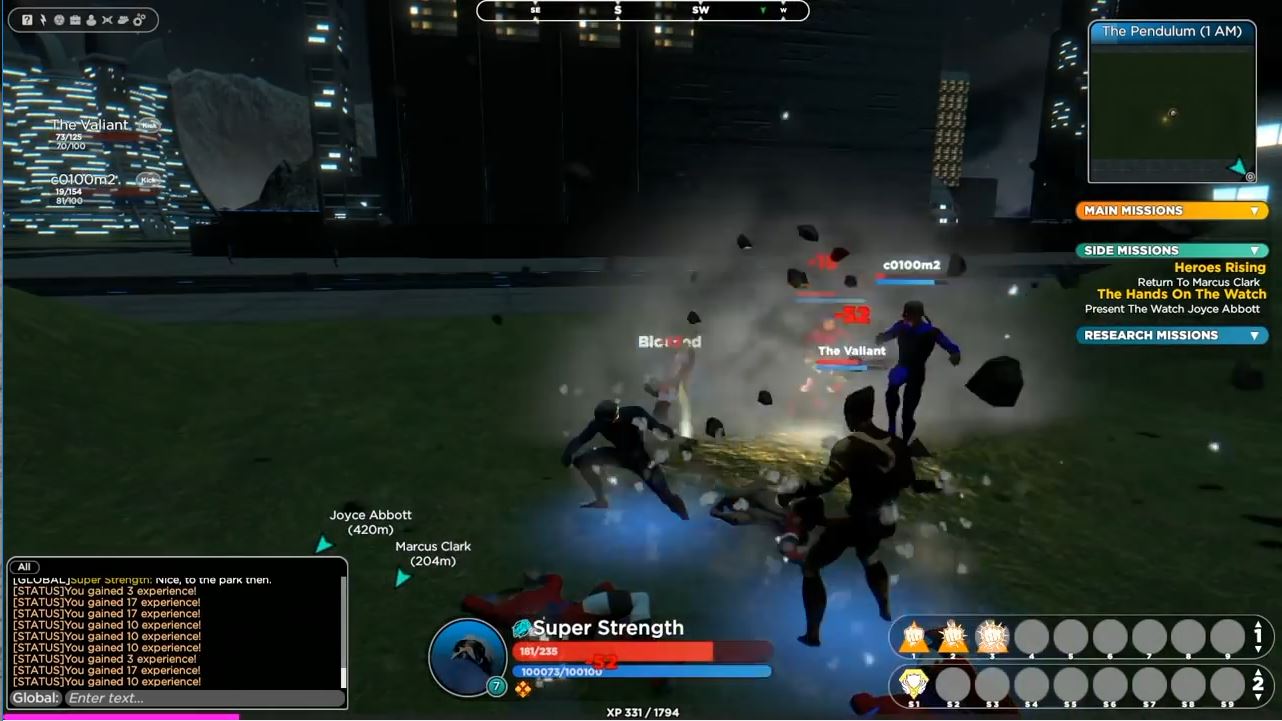Switch to the All chat tab
1282x721 pixels.
[x=23, y=566]
